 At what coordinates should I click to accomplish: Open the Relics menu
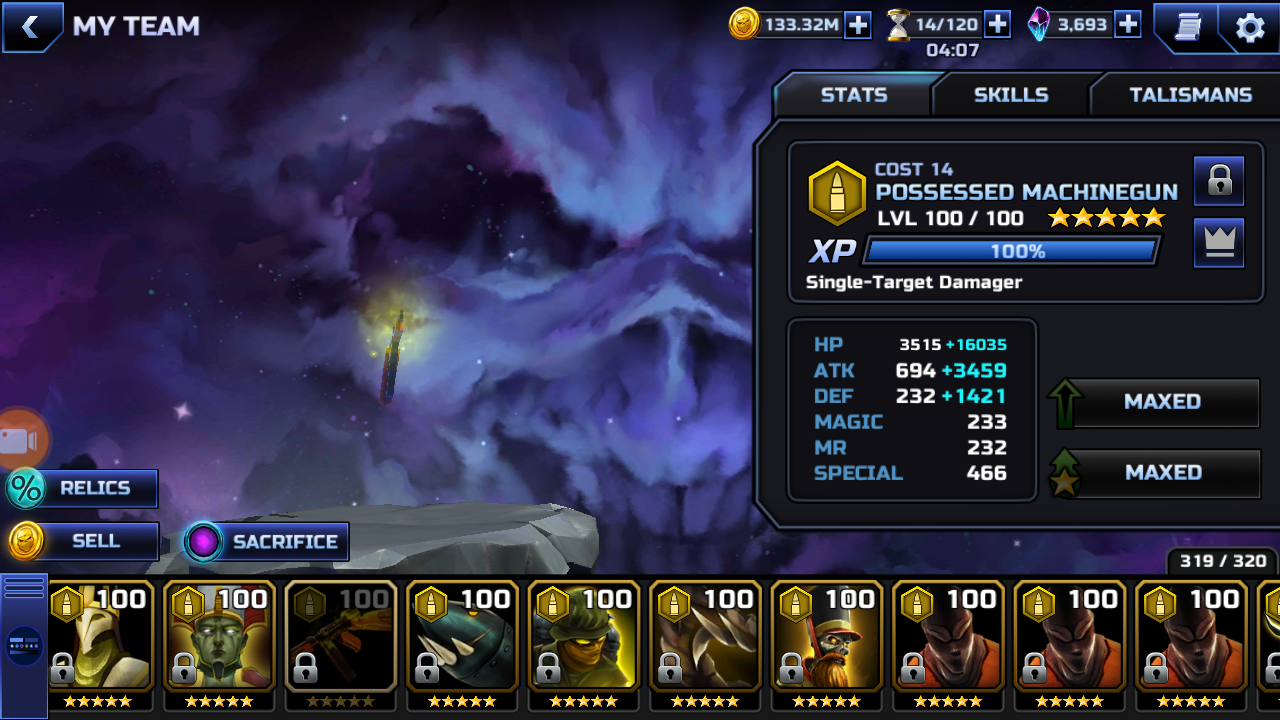(x=82, y=489)
